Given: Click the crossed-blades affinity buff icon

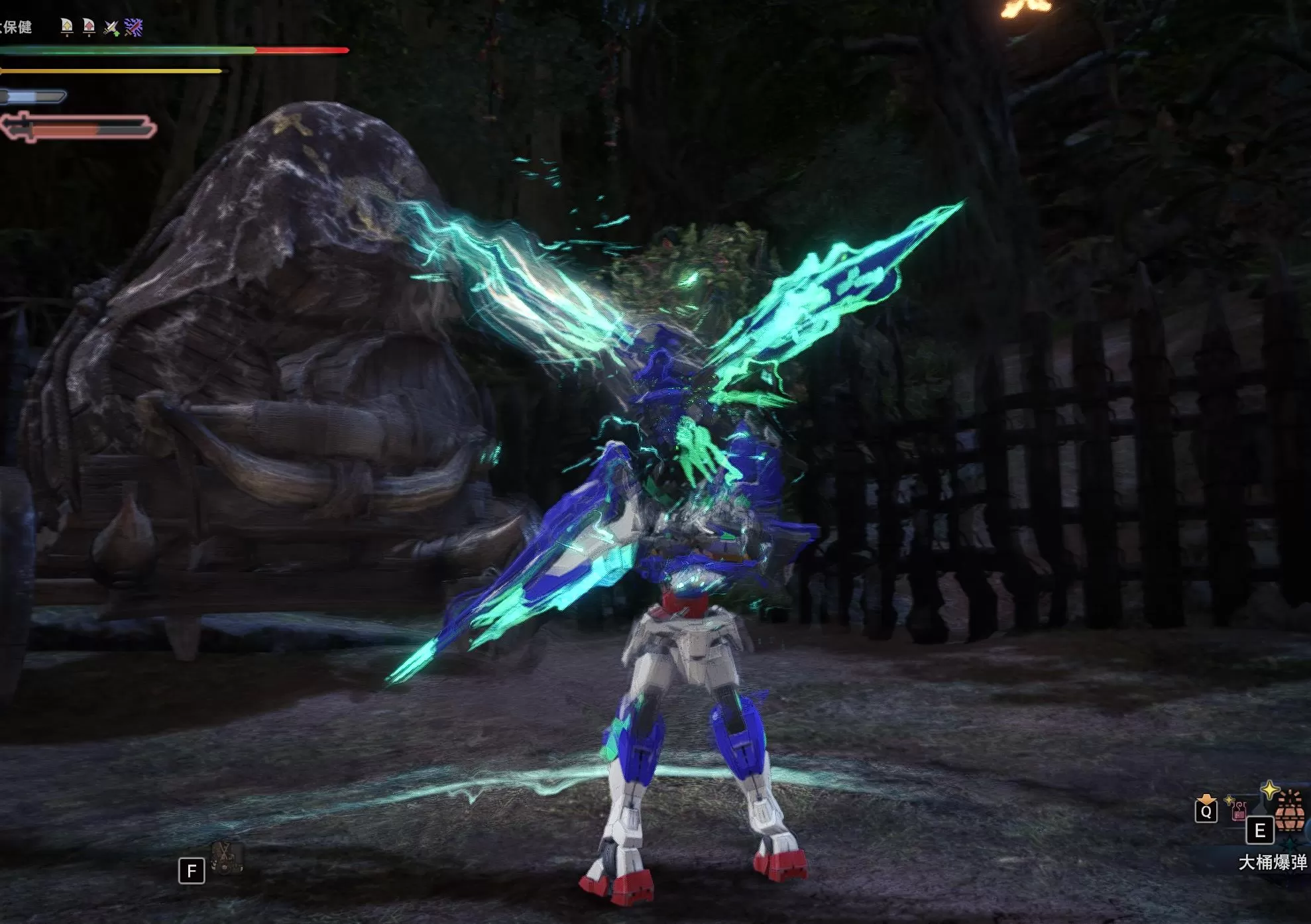Looking at the screenshot, I should click(111, 27).
